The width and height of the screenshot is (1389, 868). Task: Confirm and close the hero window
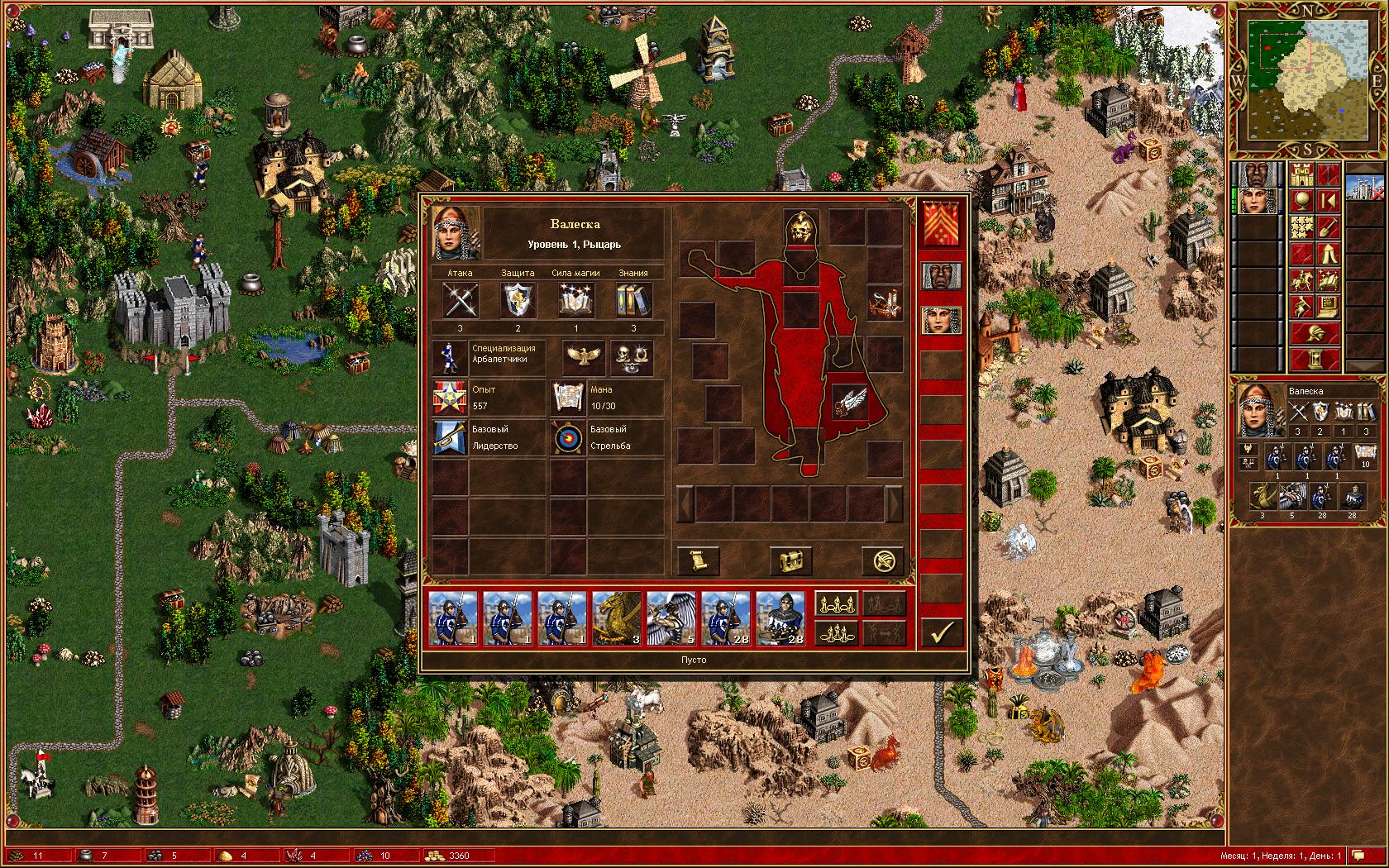click(941, 632)
